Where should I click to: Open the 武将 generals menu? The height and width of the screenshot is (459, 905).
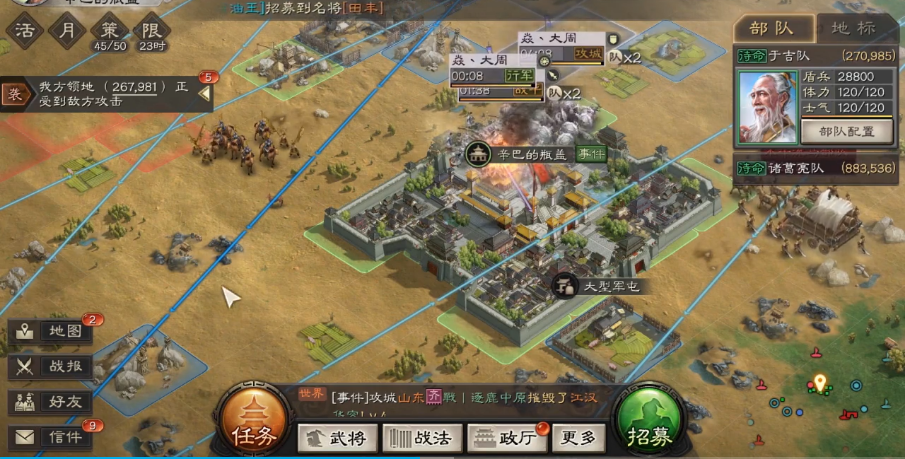pyautogui.click(x=336, y=438)
